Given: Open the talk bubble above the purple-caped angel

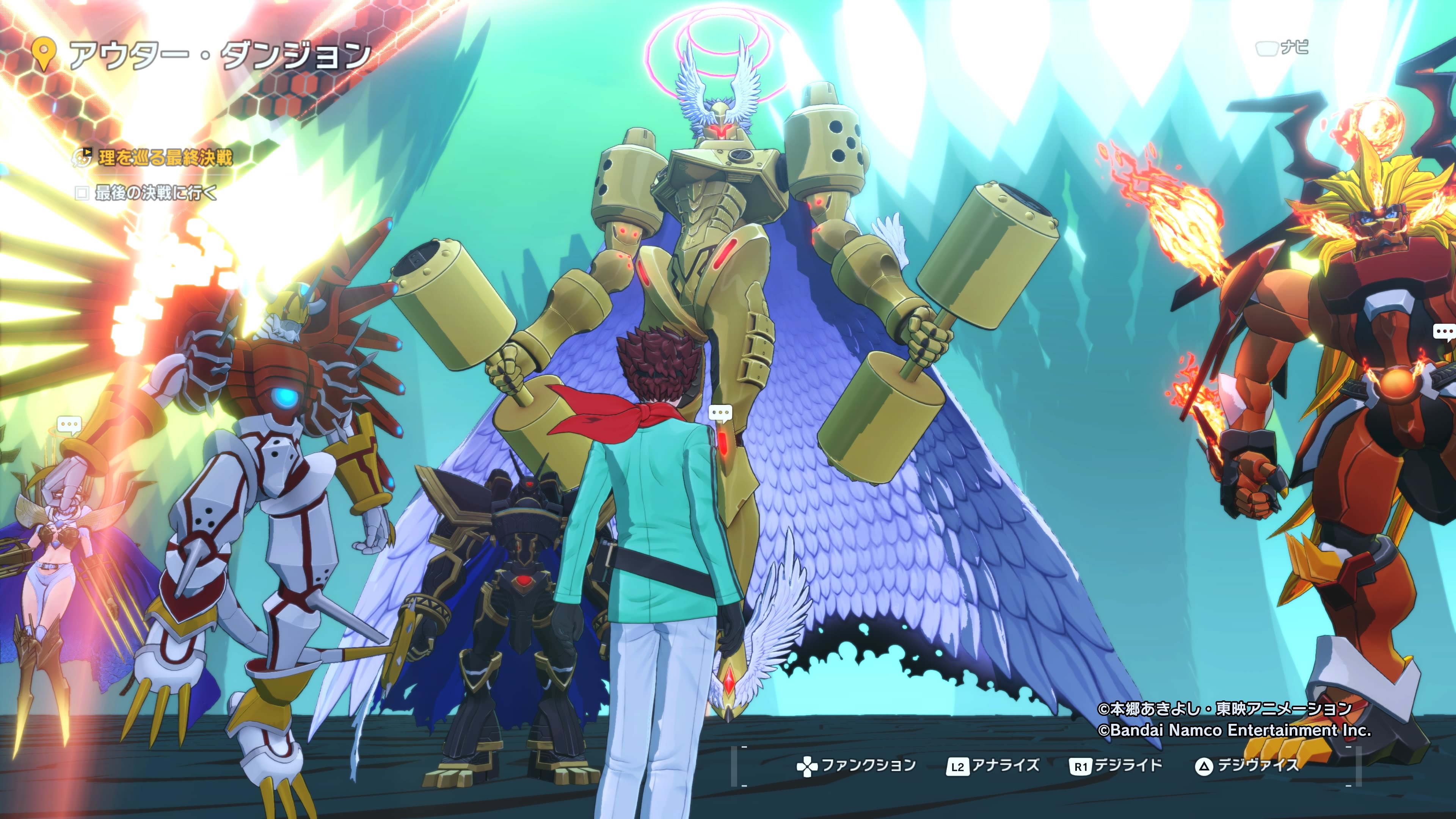Looking at the screenshot, I should pyautogui.click(x=69, y=425).
